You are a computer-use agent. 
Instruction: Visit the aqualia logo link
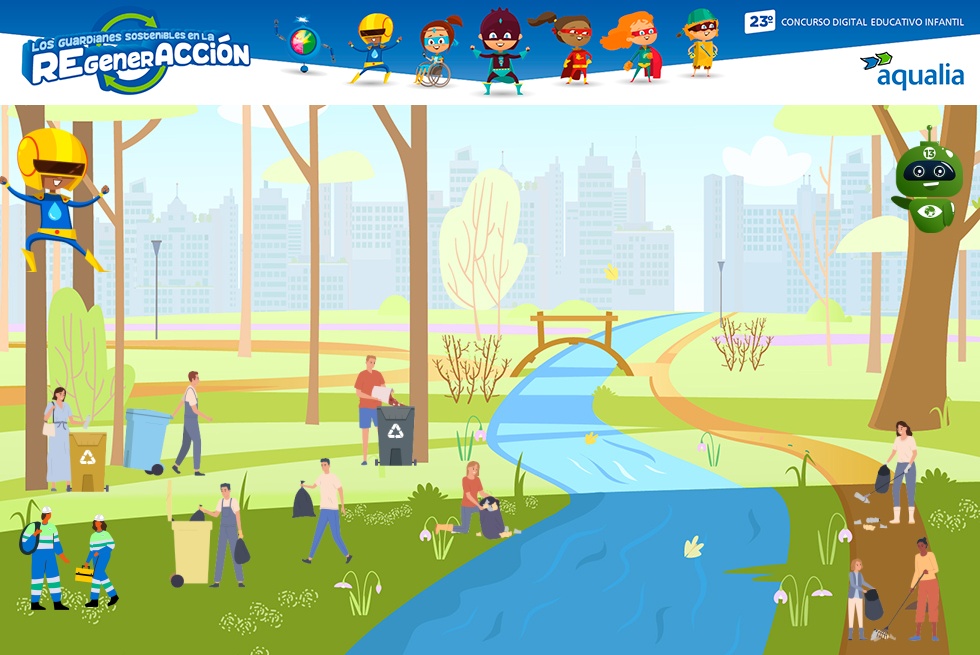point(912,70)
